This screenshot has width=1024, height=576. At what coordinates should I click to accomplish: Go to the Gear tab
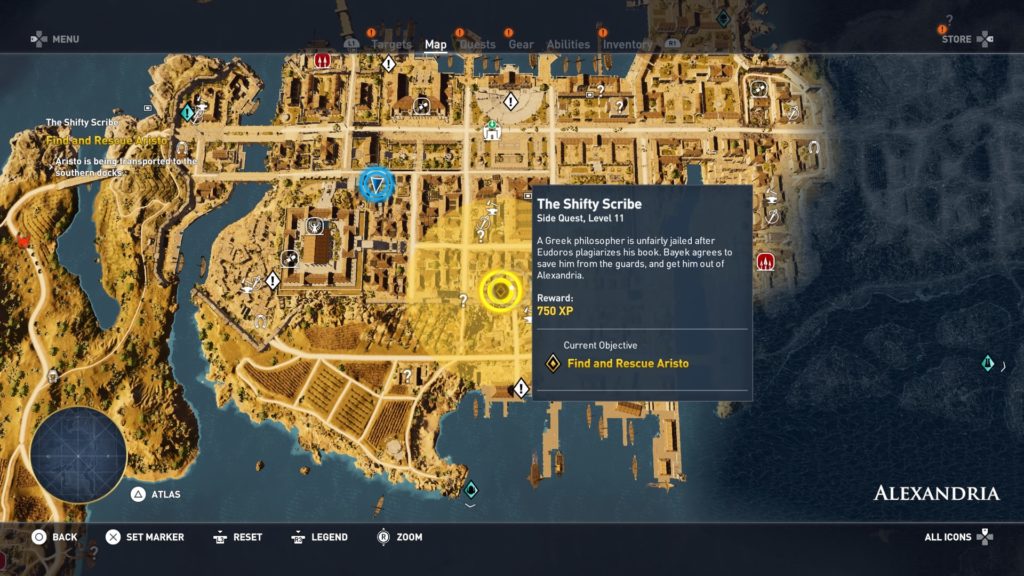click(521, 44)
